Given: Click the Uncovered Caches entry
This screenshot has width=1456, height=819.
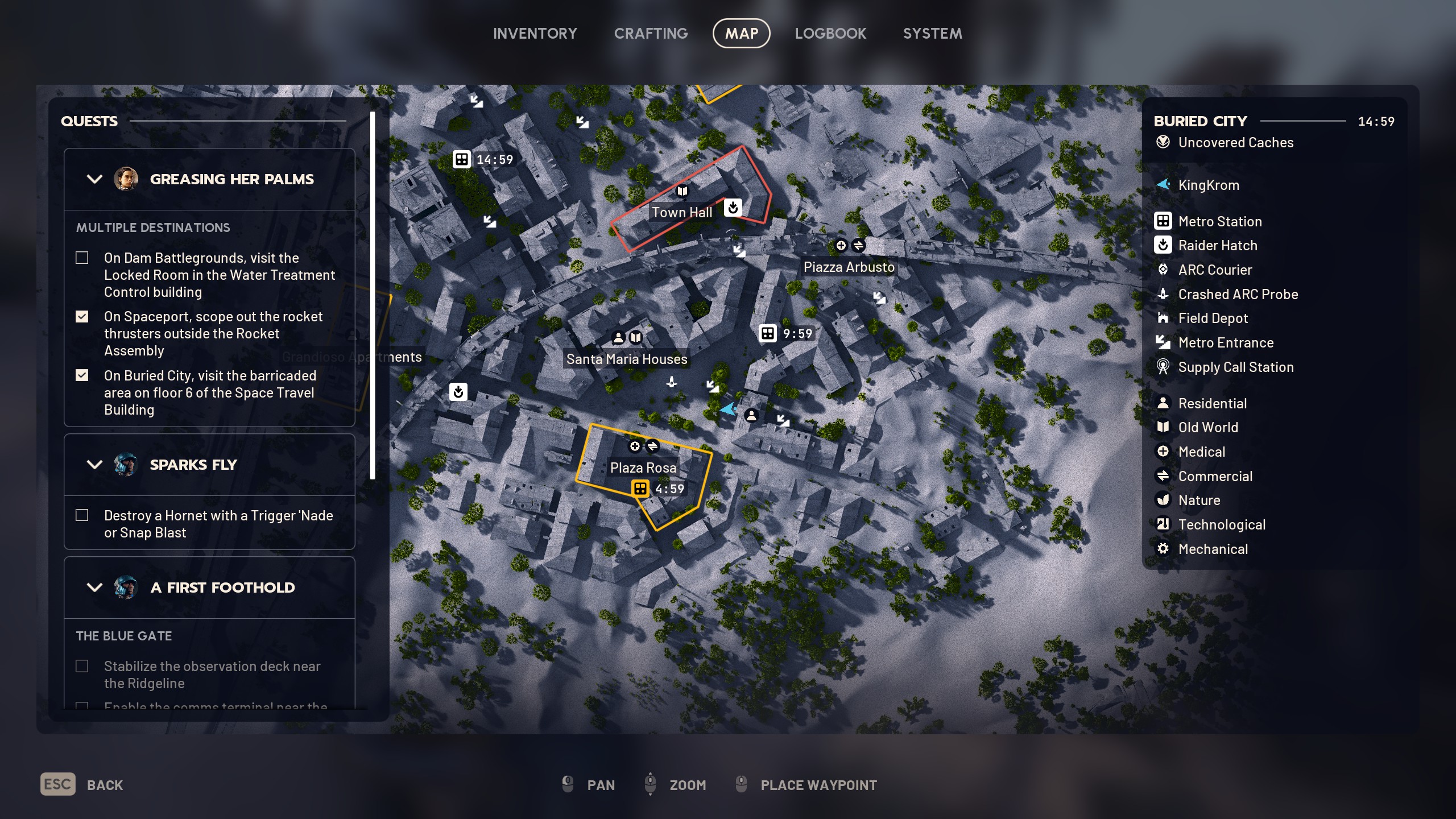Looking at the screenshot, I should click(x=1235, y=143).
